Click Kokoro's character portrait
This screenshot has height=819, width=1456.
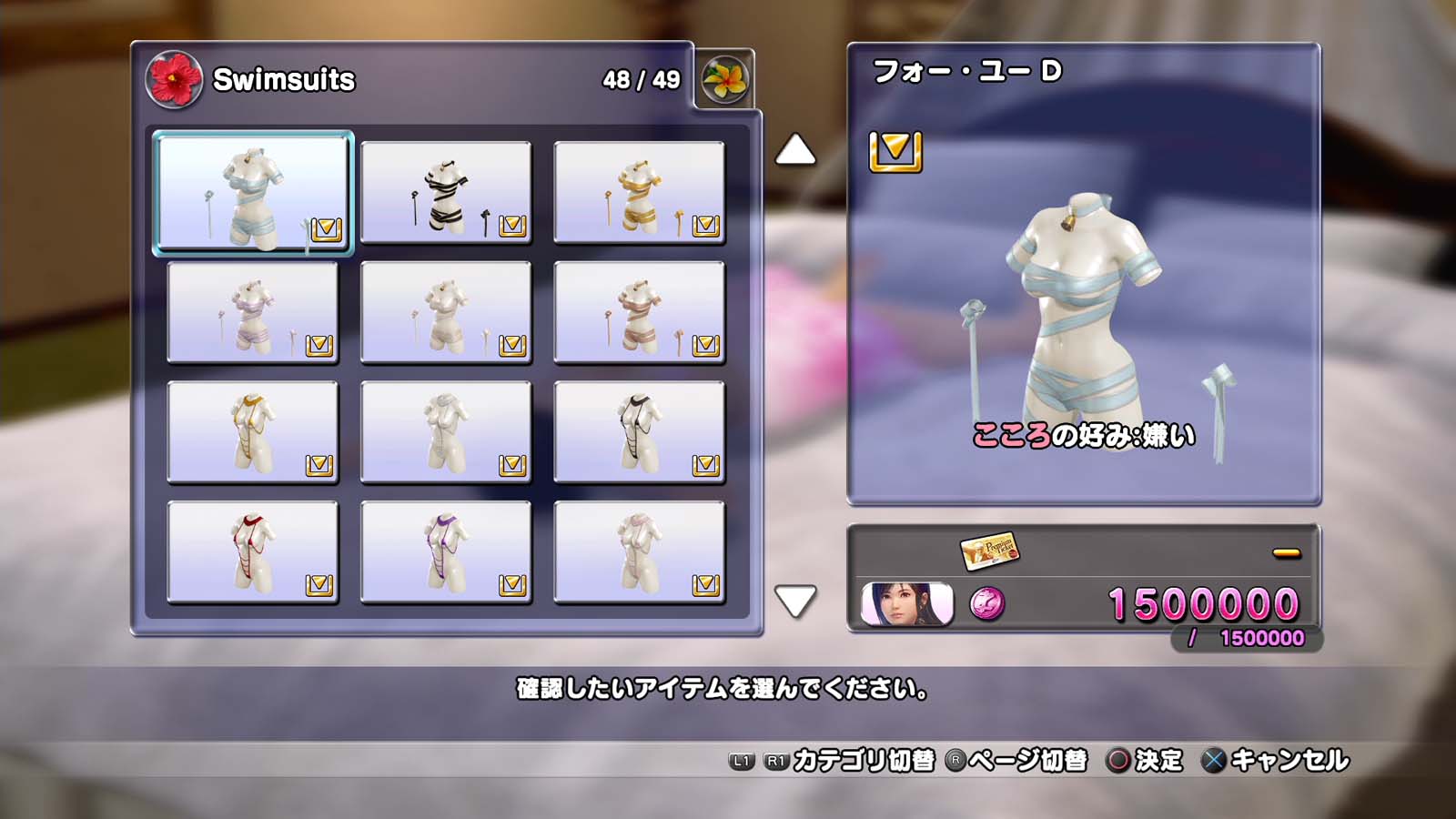click(x=906, y=604)
